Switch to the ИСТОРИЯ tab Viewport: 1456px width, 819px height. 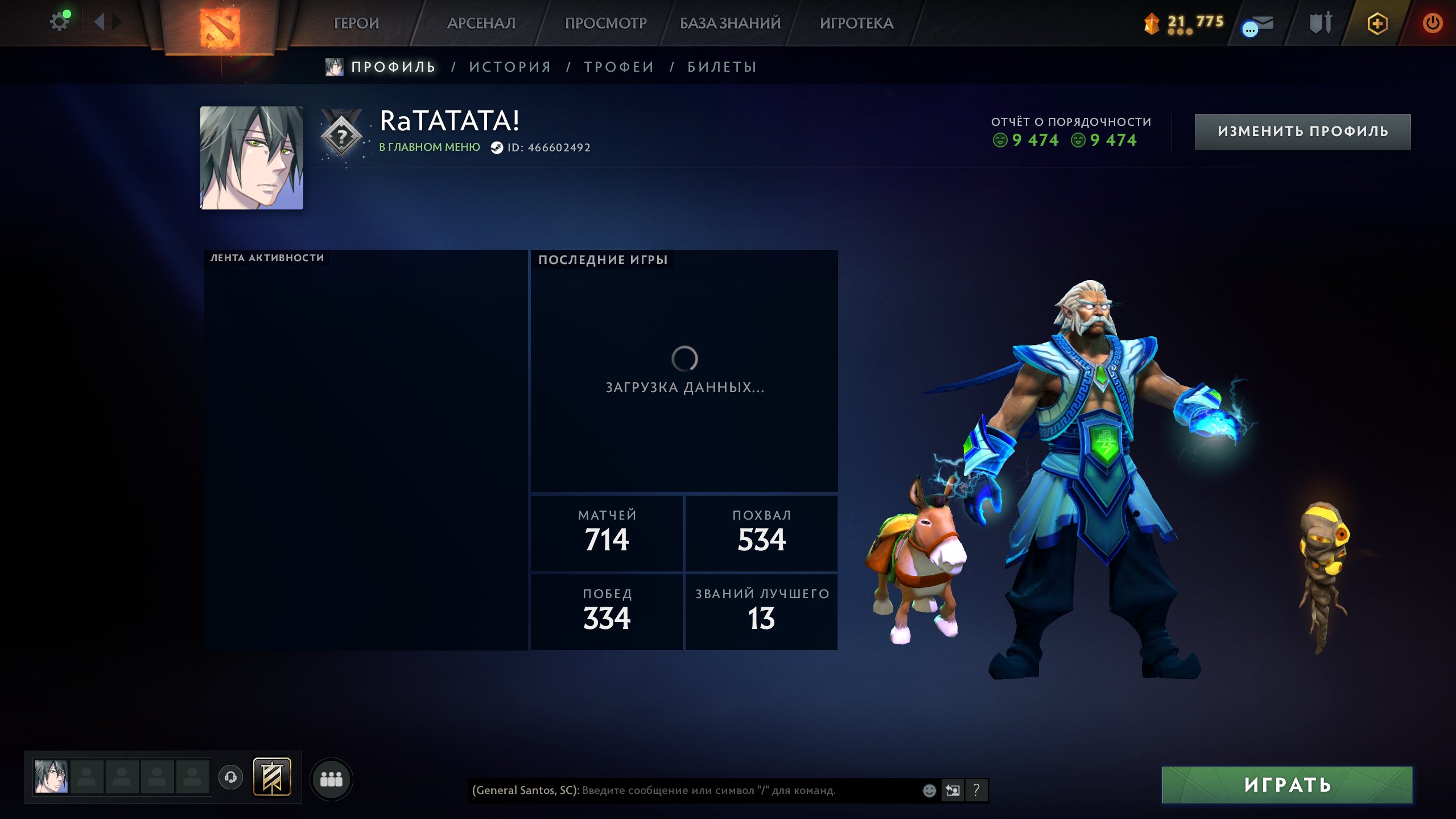coord(510,67)
